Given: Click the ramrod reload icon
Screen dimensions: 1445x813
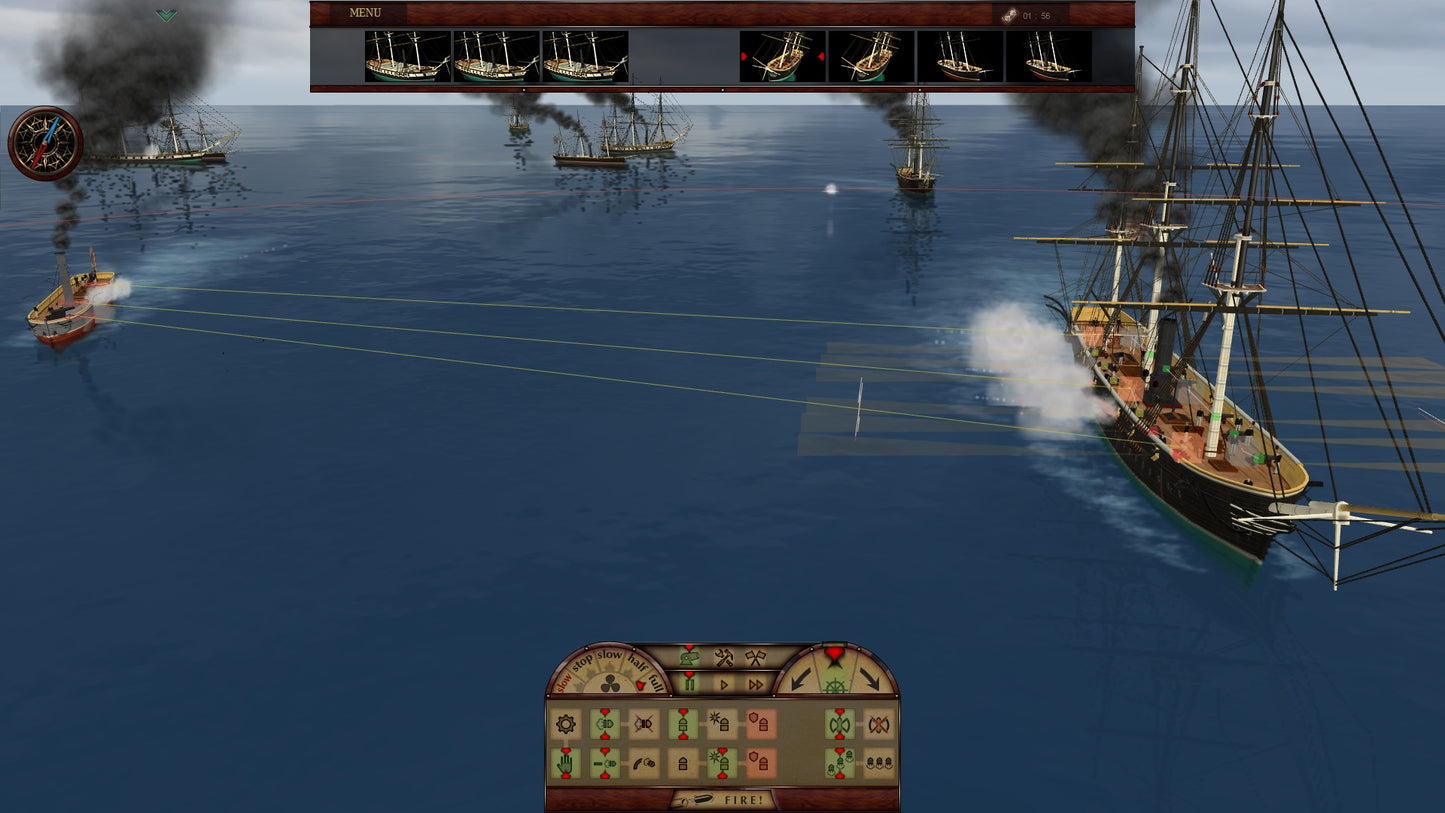Looking at the screenshot, I should point(643,762).
